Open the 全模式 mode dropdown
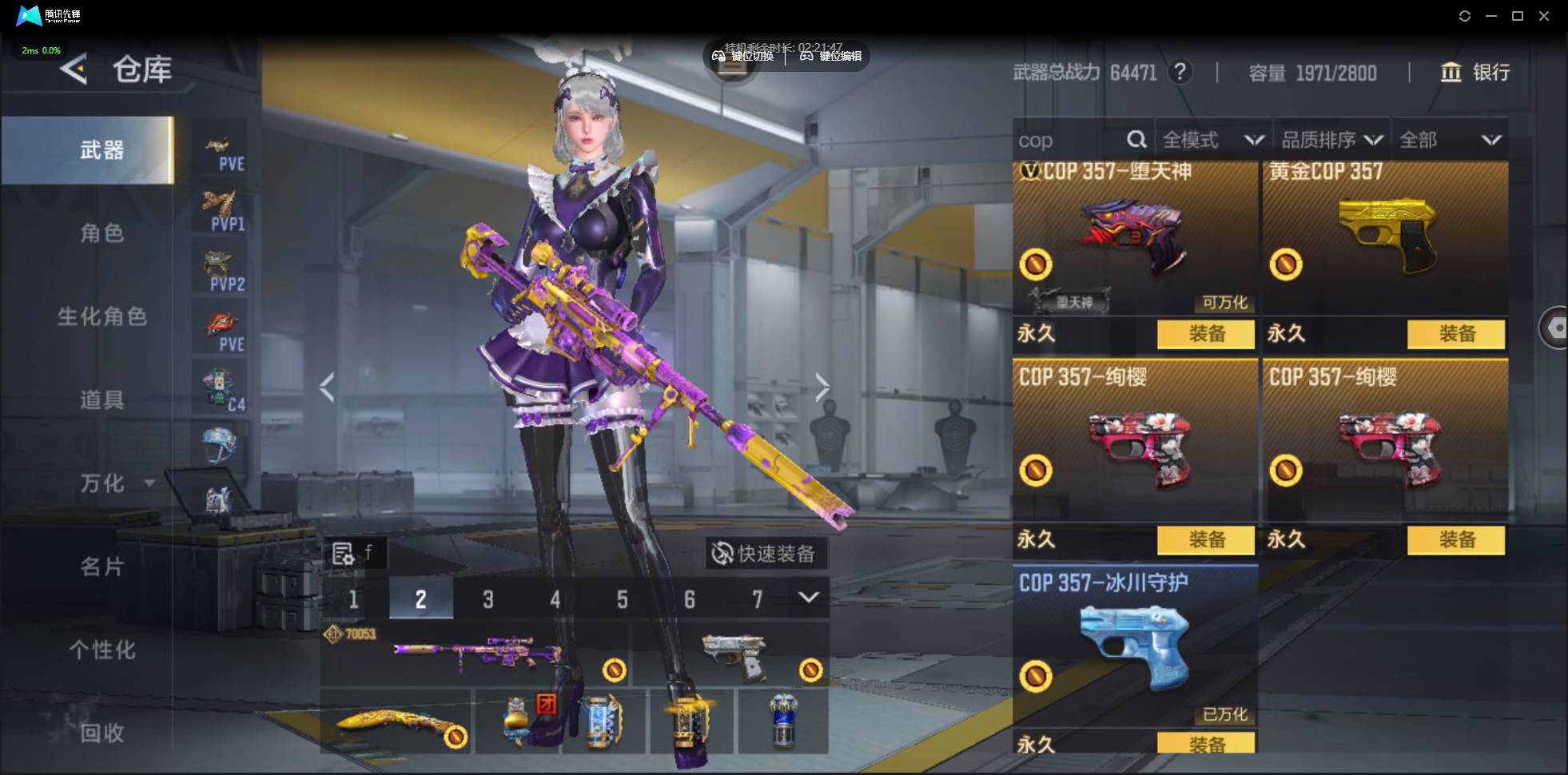 tap(1212, 141)
